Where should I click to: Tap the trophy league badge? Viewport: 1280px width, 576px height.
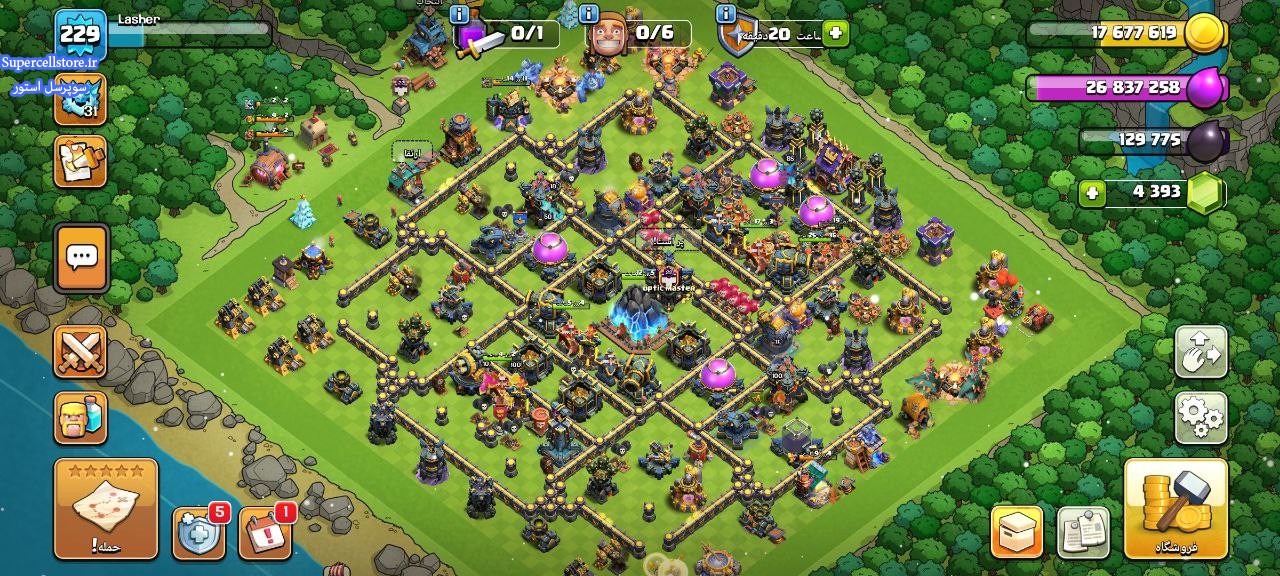80,99
